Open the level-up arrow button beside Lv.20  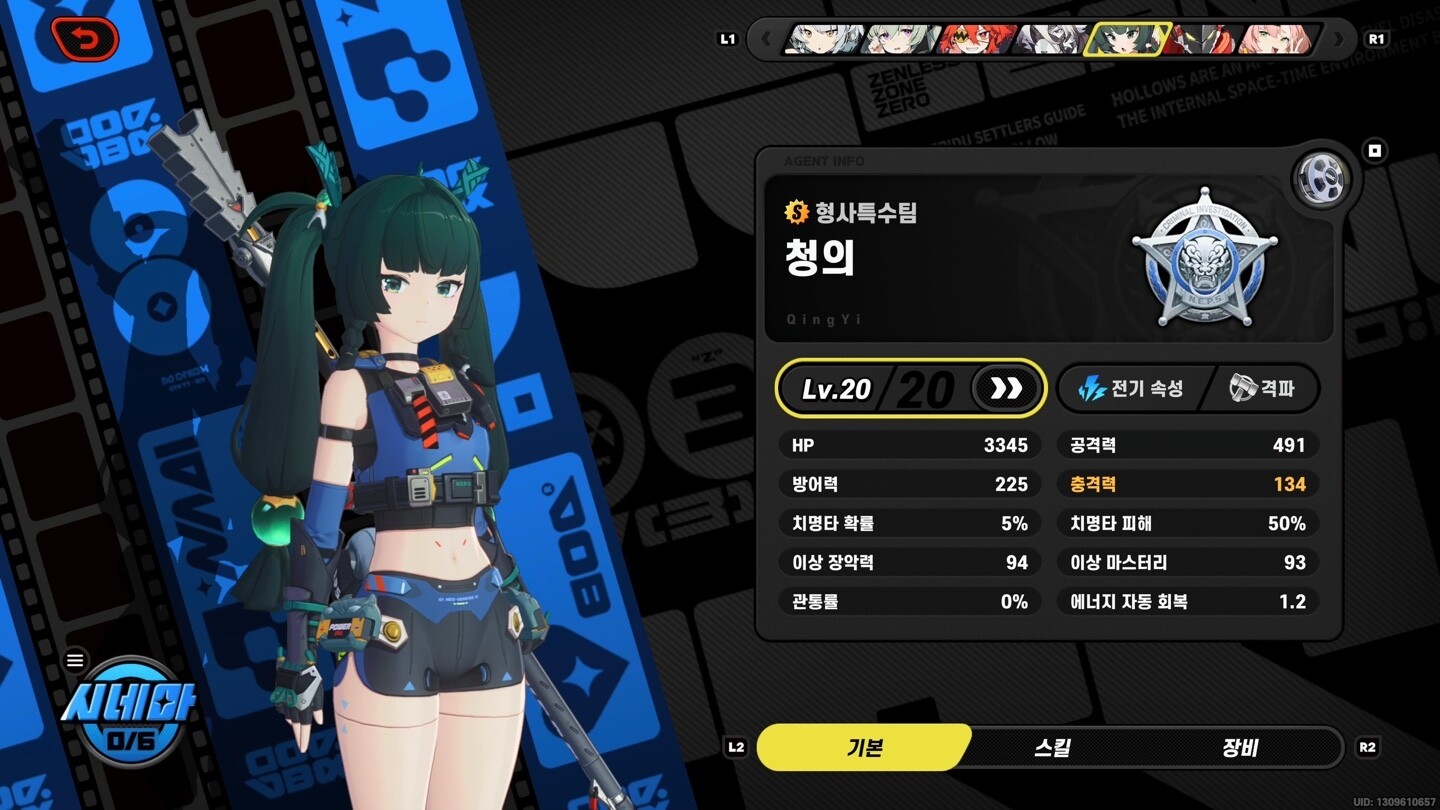[x=1006, y=389]
